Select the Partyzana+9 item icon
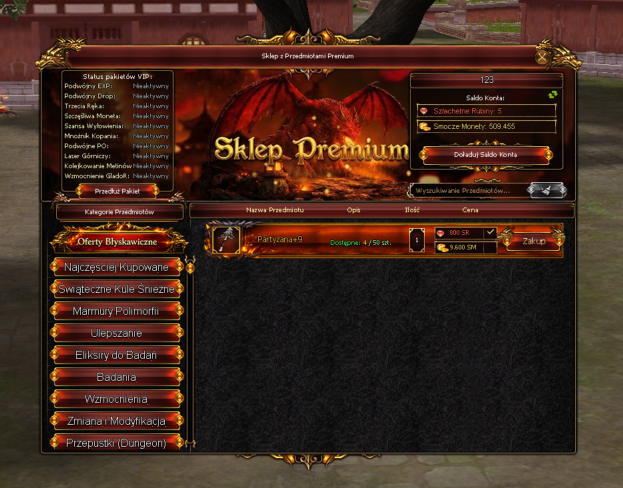 click(x=226, y=240)
